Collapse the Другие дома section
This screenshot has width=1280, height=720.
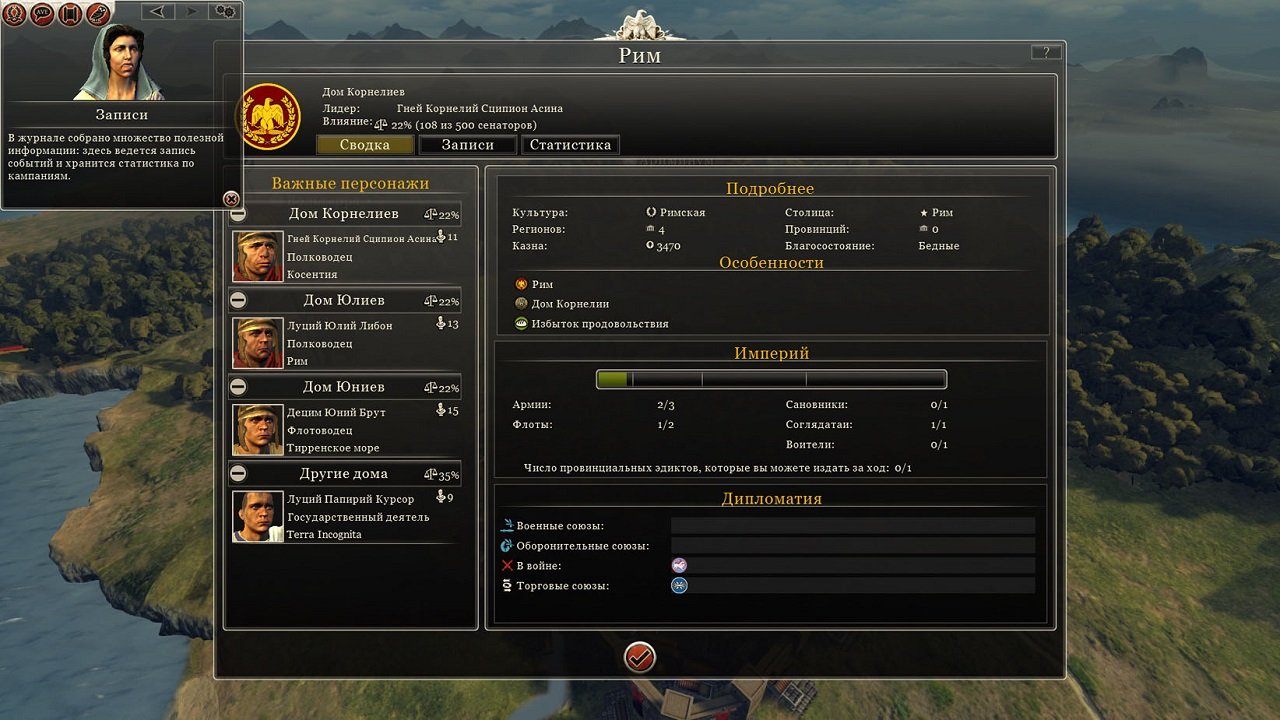point(236,473)
